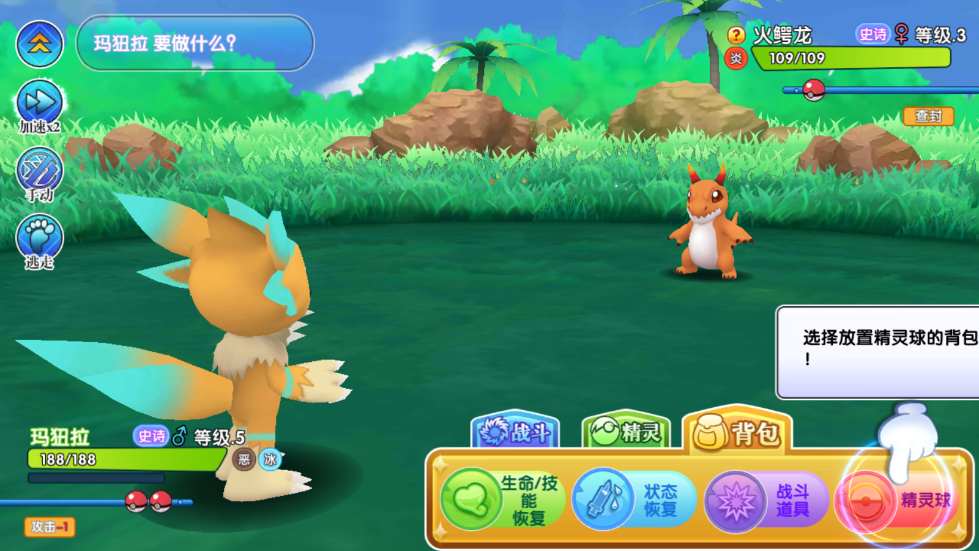Toggle the 加速x2 speed-up button
The width and height of the screenshot is (979, 551).
[x=40, y=102]
